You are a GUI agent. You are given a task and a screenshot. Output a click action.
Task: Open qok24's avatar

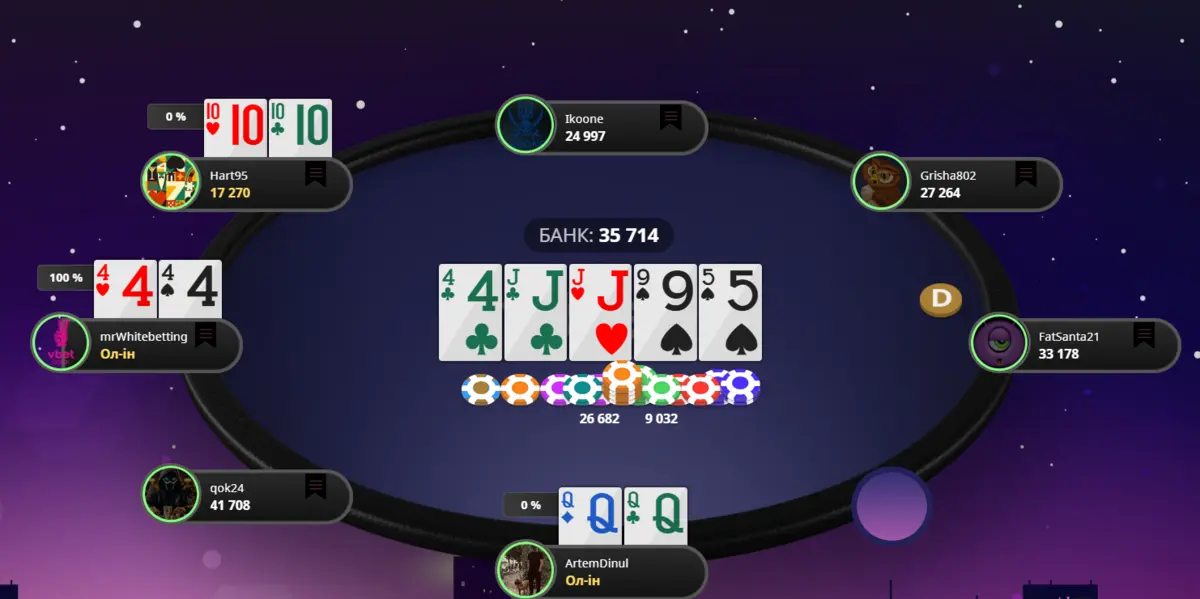pos(171,494)
